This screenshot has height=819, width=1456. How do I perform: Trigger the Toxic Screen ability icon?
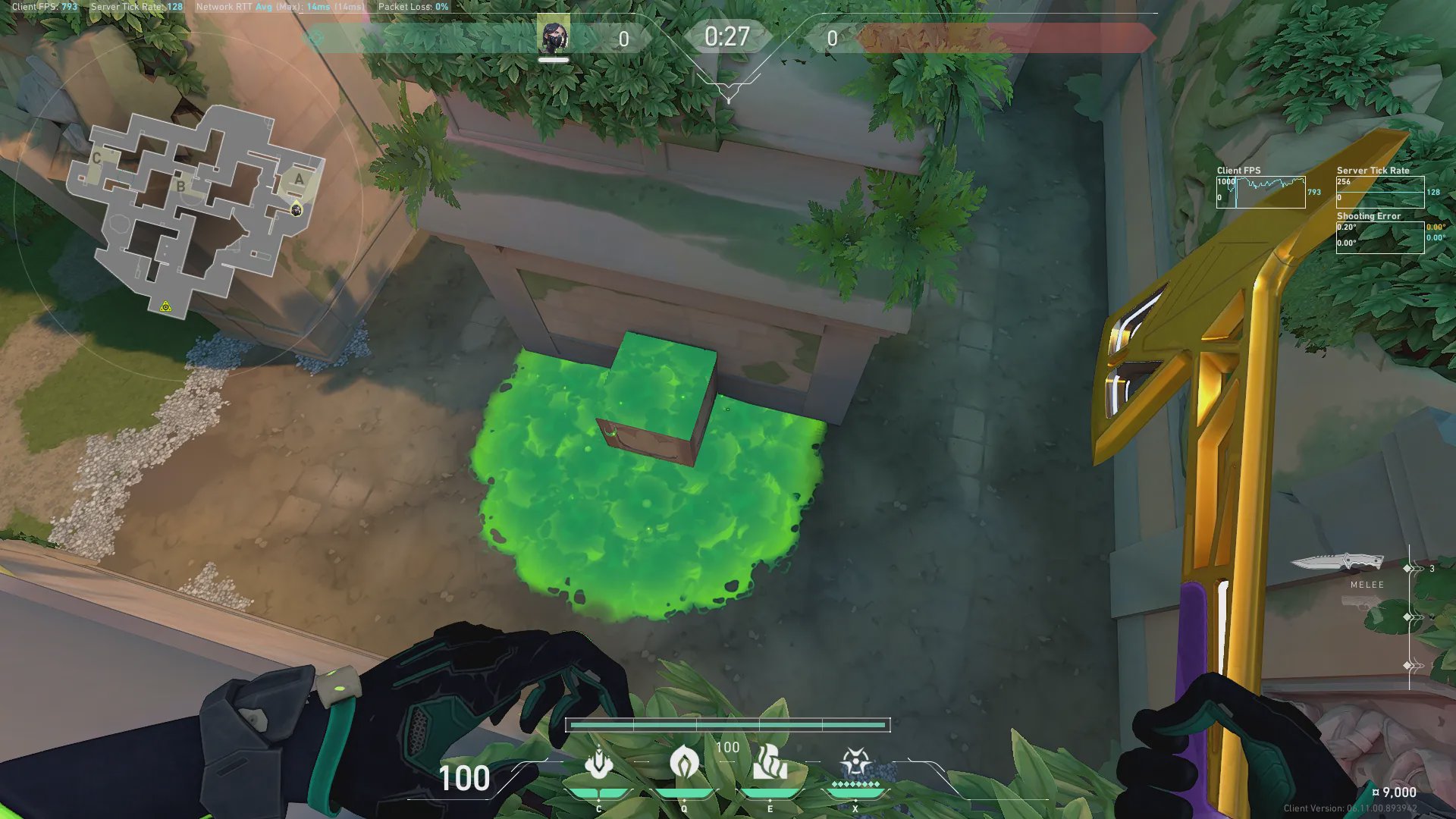pos(769,762)
